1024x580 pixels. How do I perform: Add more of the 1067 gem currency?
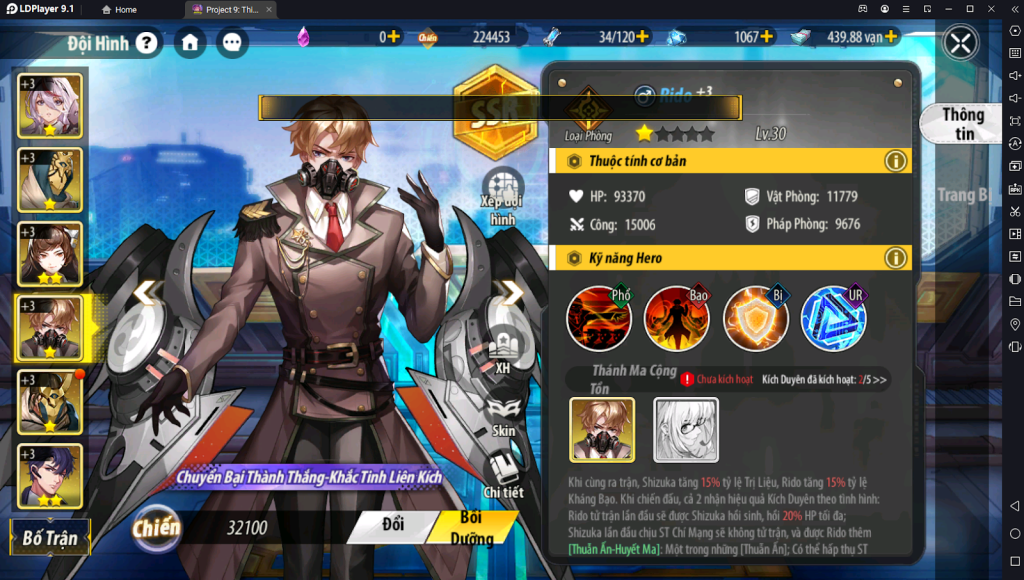pos(767,37)
